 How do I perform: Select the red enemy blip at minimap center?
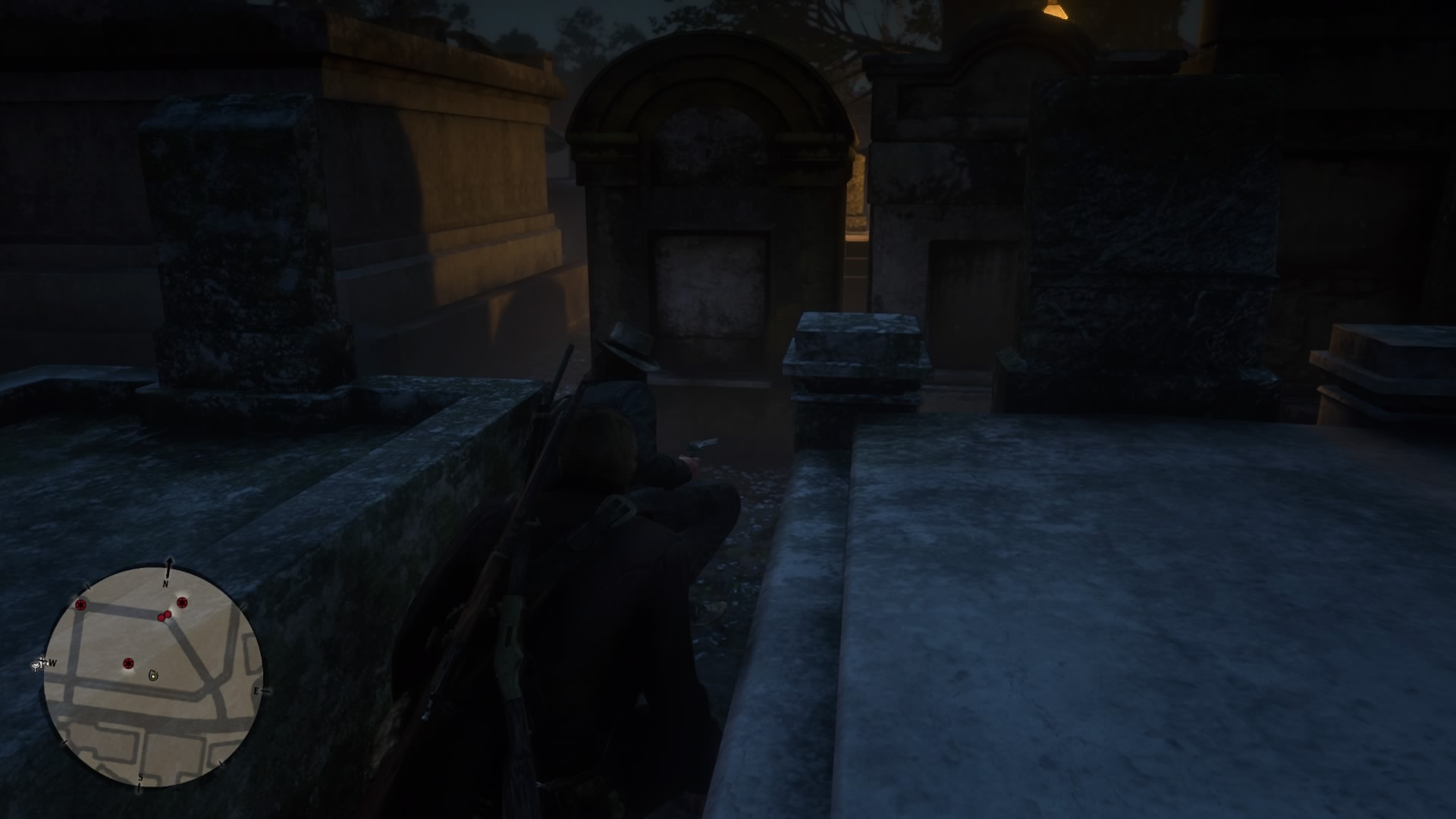point(129,664)
